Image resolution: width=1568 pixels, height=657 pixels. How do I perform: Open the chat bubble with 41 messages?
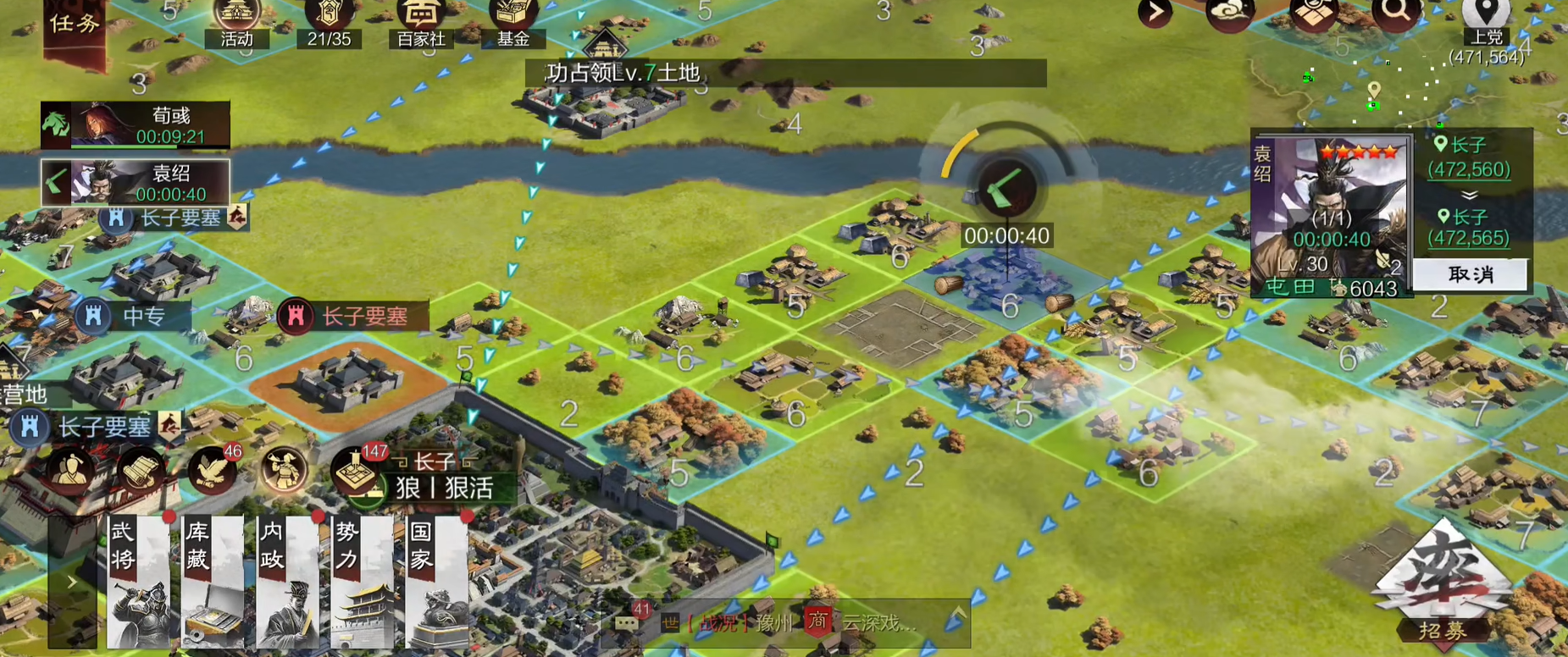tap(628, 622)
